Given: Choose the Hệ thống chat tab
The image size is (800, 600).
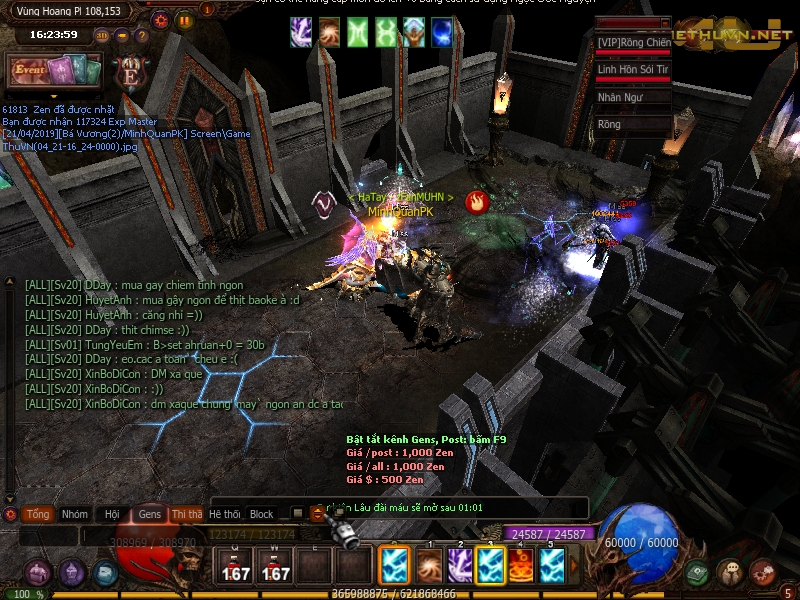Looking at the screenshot, I should coord(225,514).
